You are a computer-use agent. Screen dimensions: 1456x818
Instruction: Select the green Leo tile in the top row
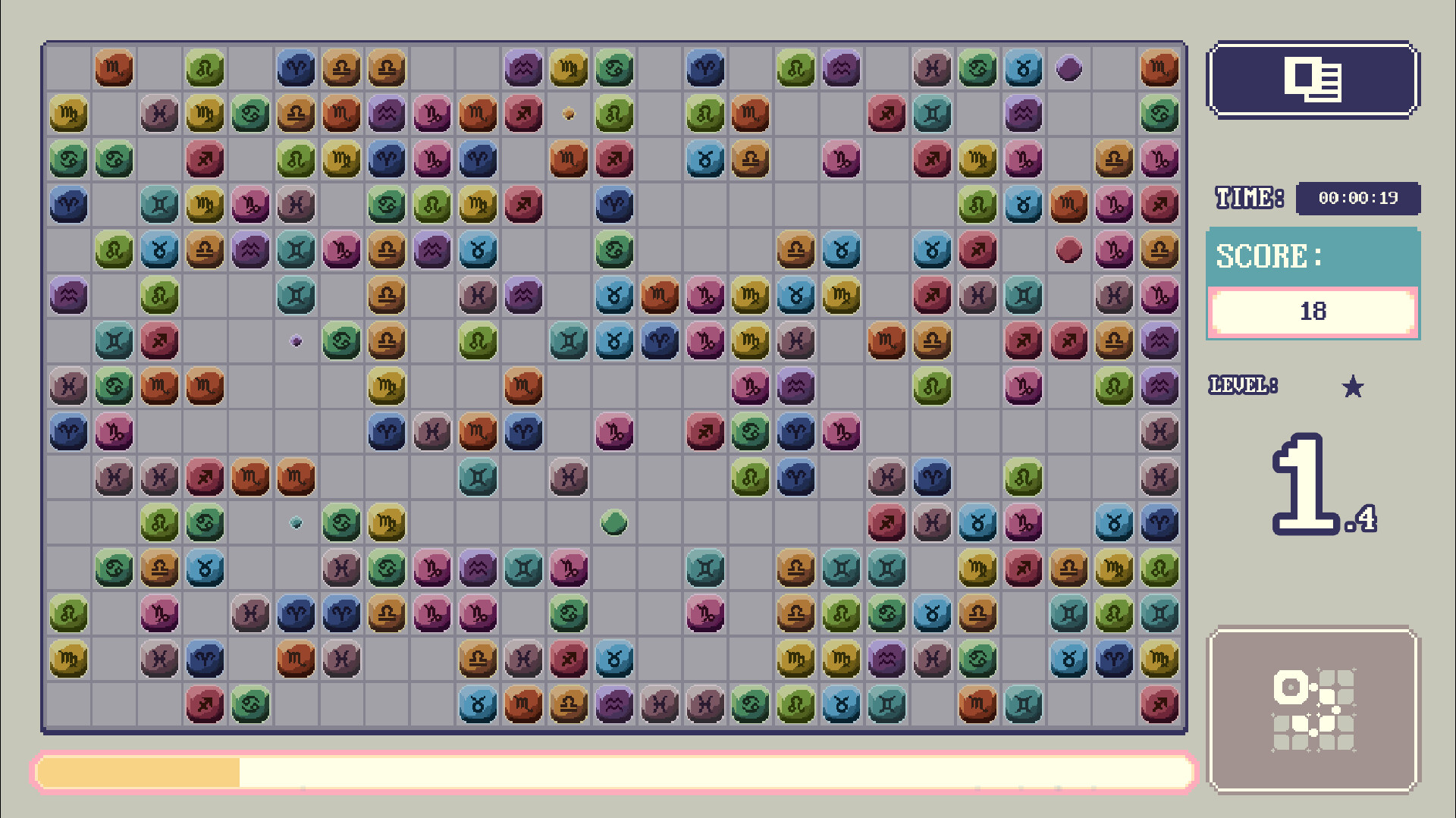click(205, 68)
